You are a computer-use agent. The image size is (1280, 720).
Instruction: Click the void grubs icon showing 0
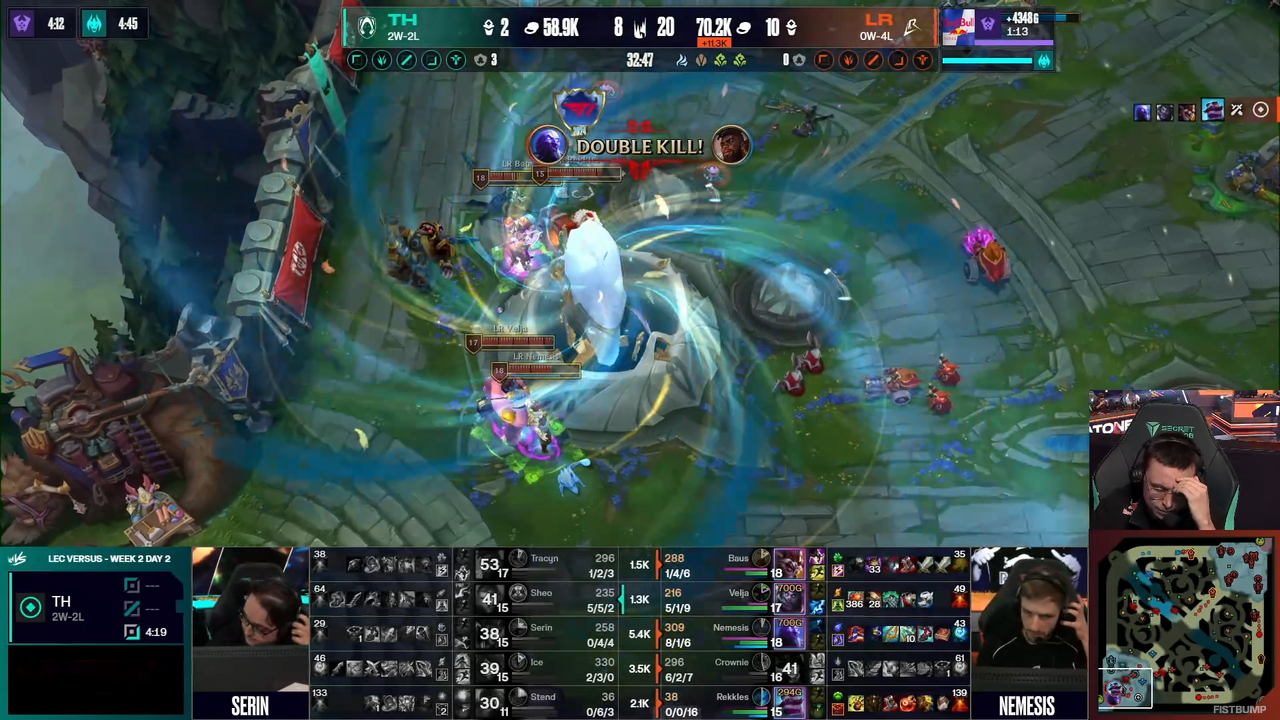click(799, 59)
